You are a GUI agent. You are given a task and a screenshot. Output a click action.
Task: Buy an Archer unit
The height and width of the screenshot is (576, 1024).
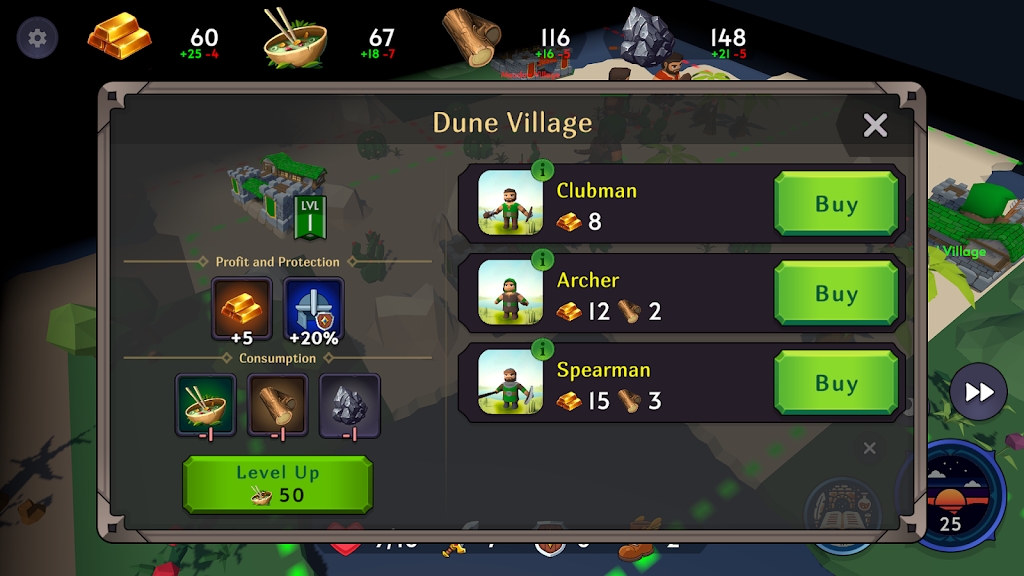tap(836, 294)
